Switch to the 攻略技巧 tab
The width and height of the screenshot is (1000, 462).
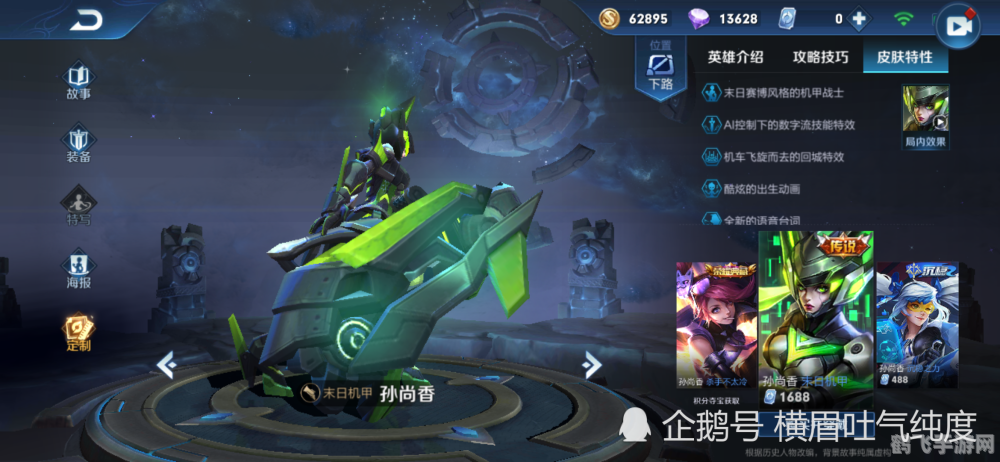tap(820, 57)
